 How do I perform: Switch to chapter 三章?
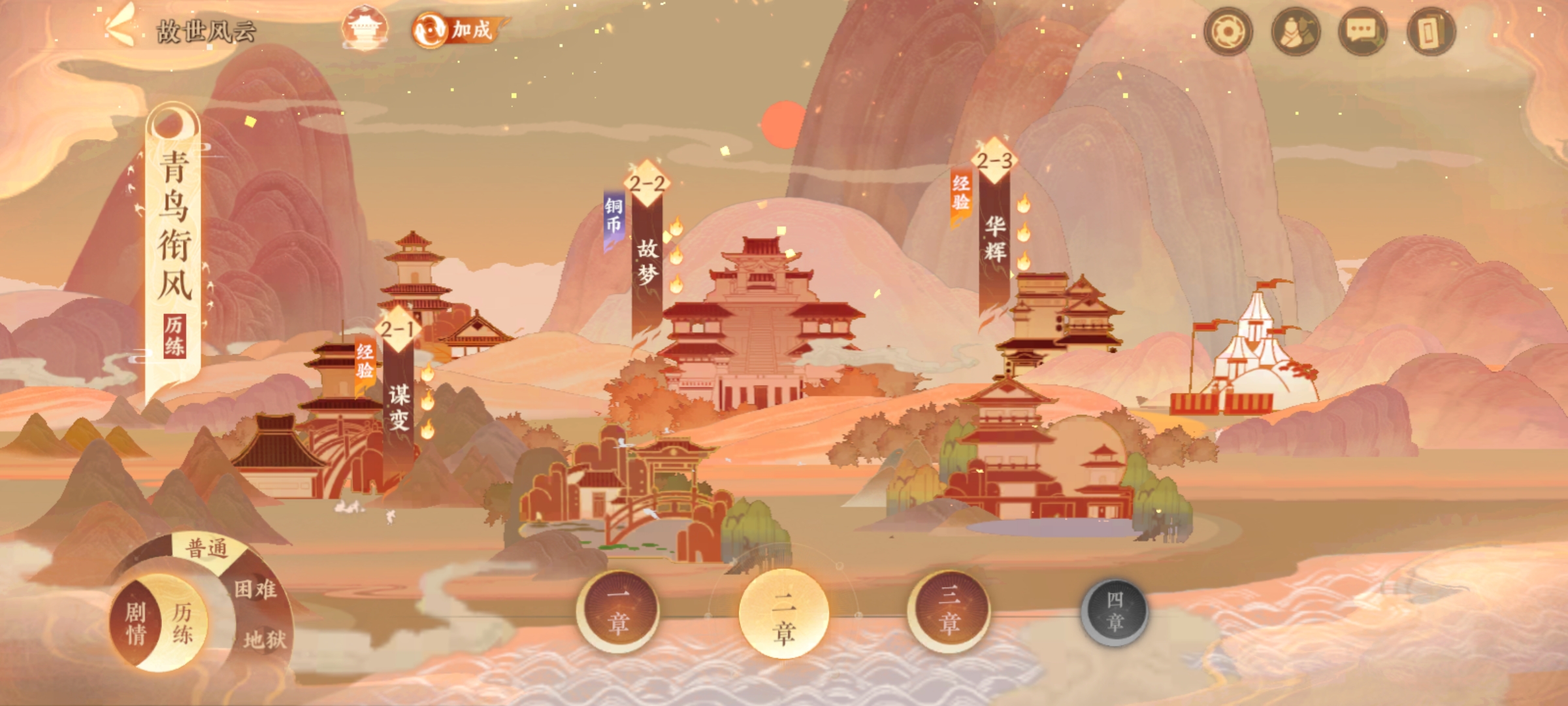point(949,611)
